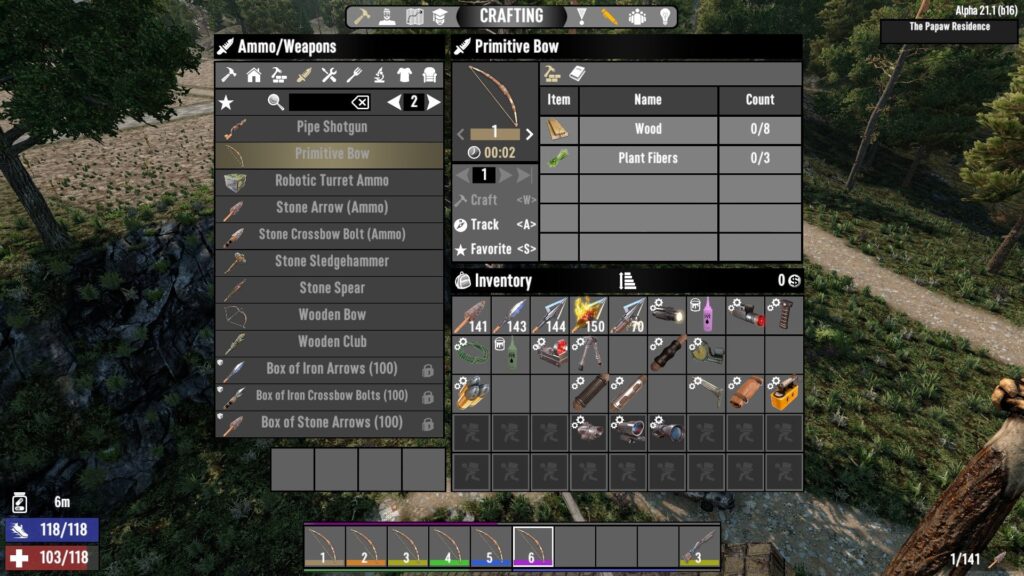The image size is (1024, 576).
Task: Select the purple paint bottle item
Action: click(x=706, y=315)
